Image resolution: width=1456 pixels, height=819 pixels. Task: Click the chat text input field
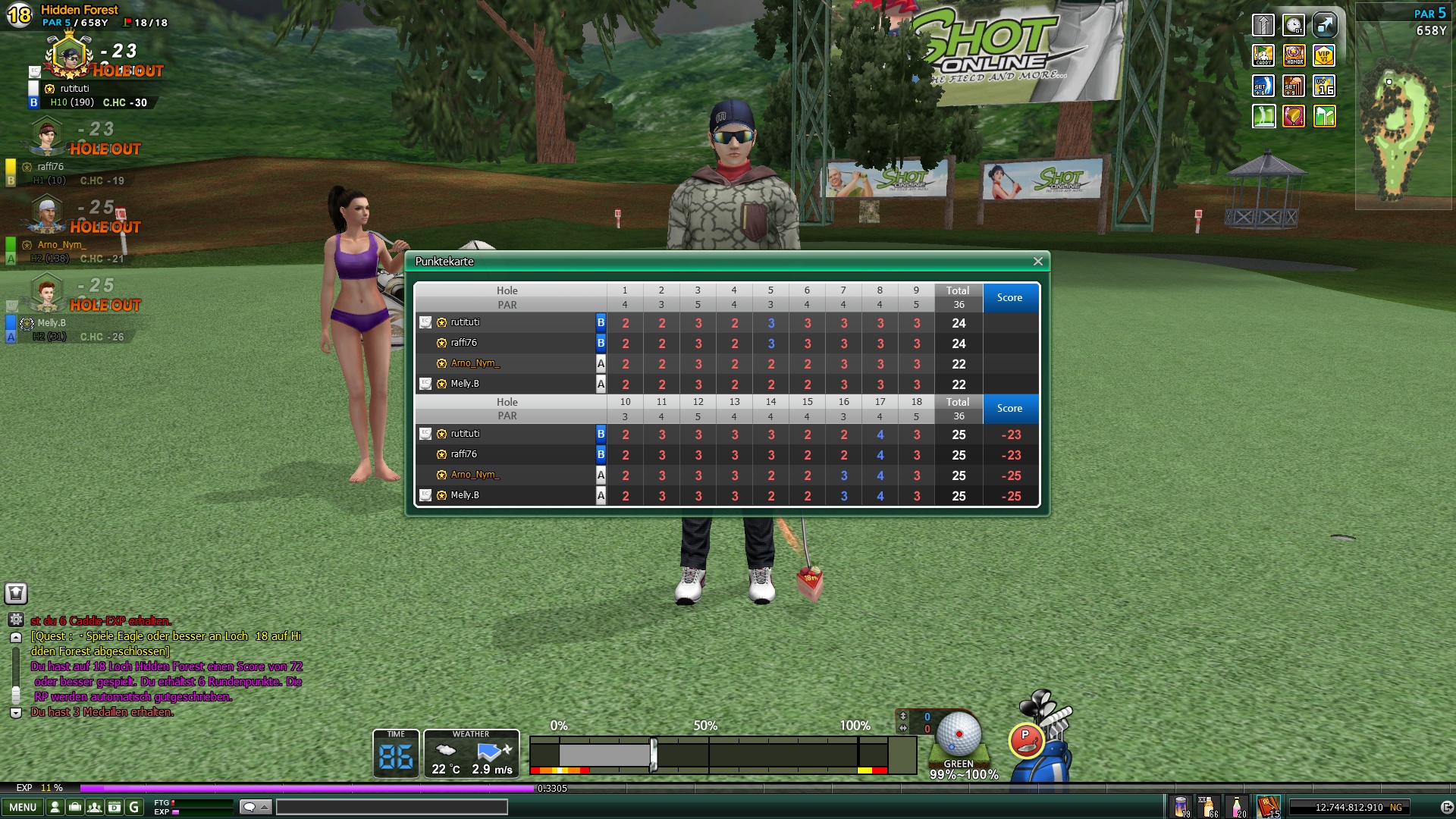(x=391, y=808)
